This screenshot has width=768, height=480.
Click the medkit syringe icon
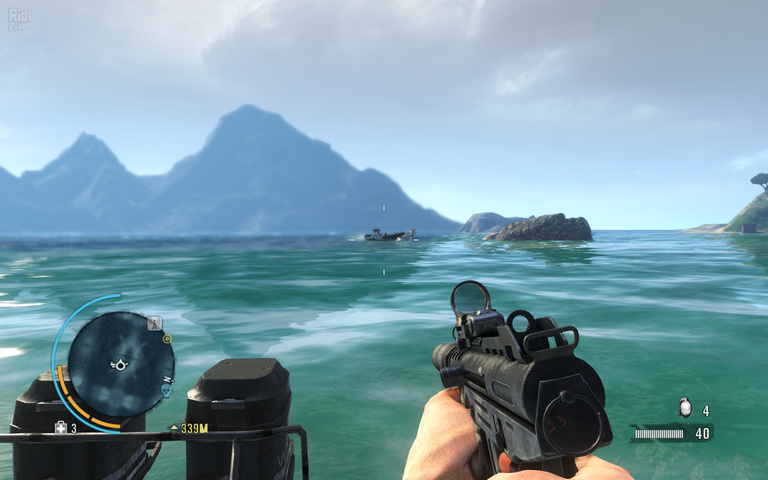(61, 428)
